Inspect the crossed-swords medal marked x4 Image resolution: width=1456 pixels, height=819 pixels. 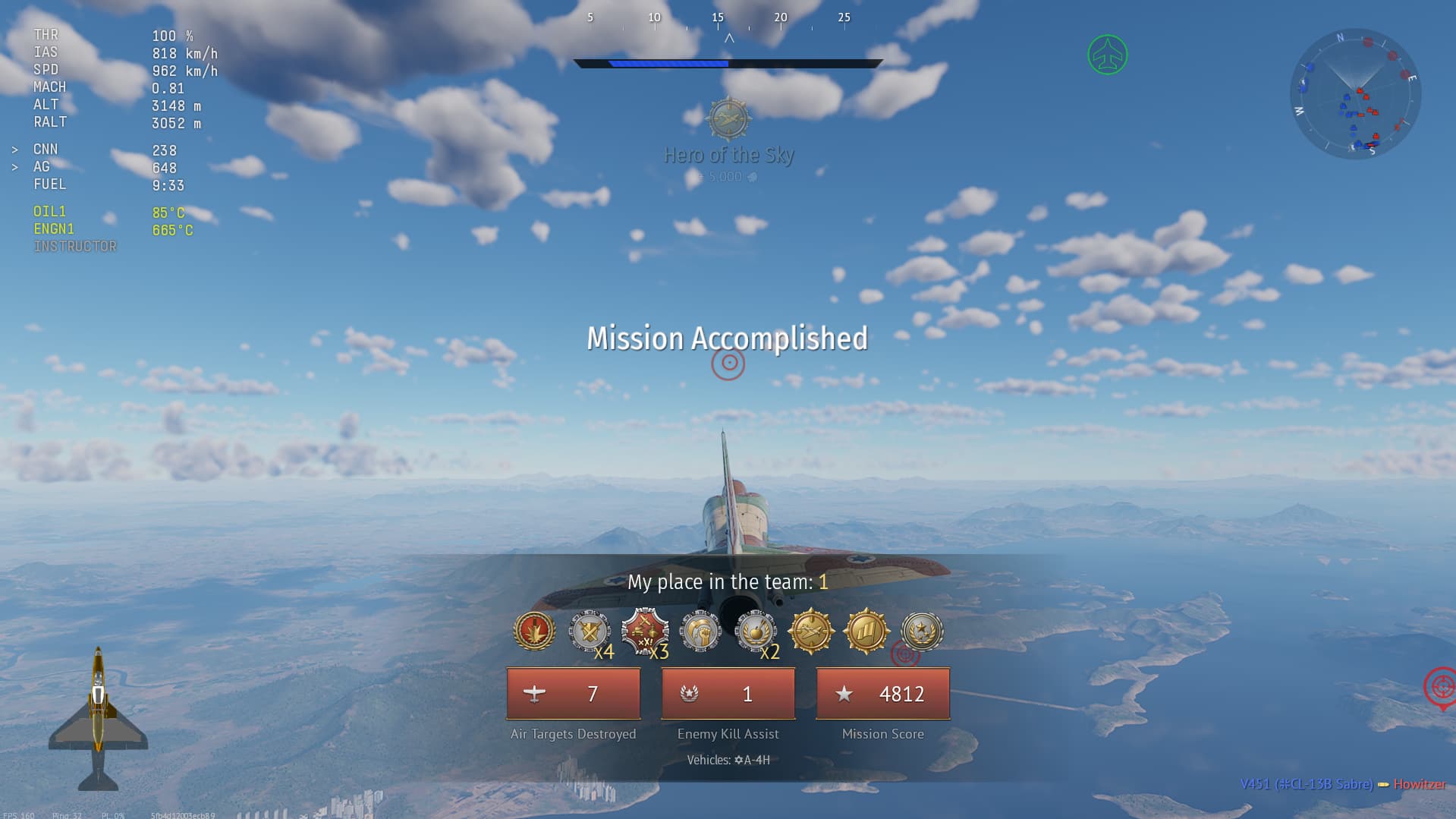[x=590, y=632]
